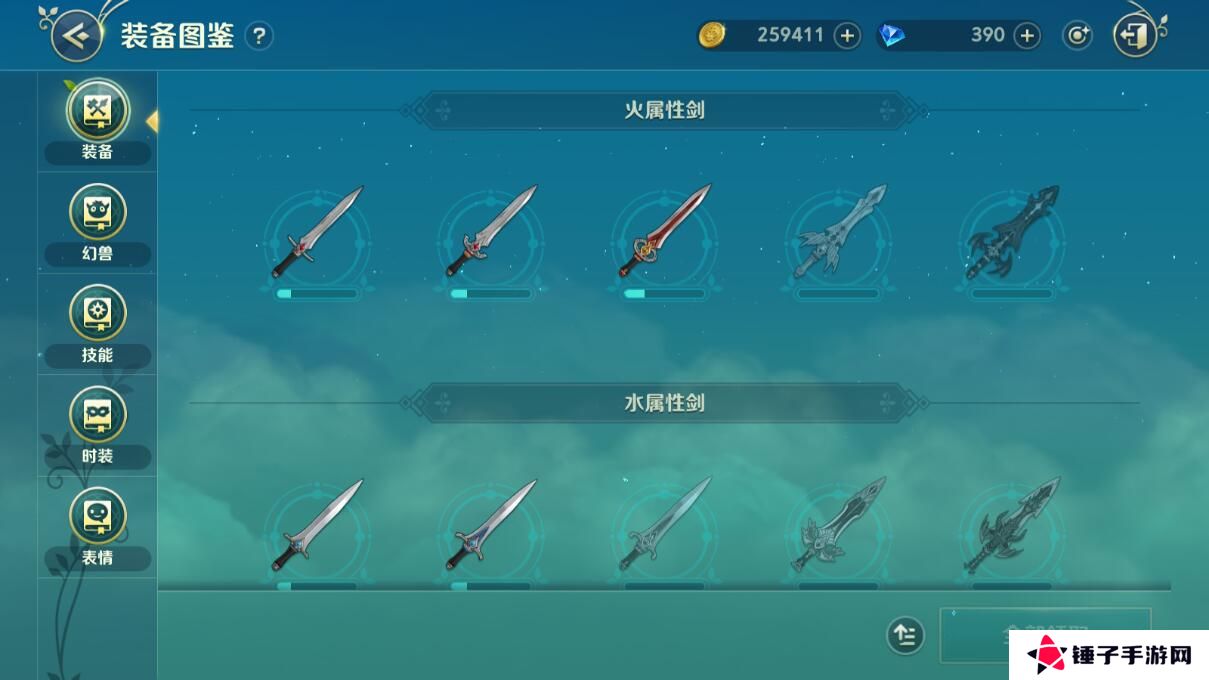Image resolution: width=1209 pixels, height=680 pixels.
Task: Add blue diamonds with the plus button
Action: tap(1027, 36)
